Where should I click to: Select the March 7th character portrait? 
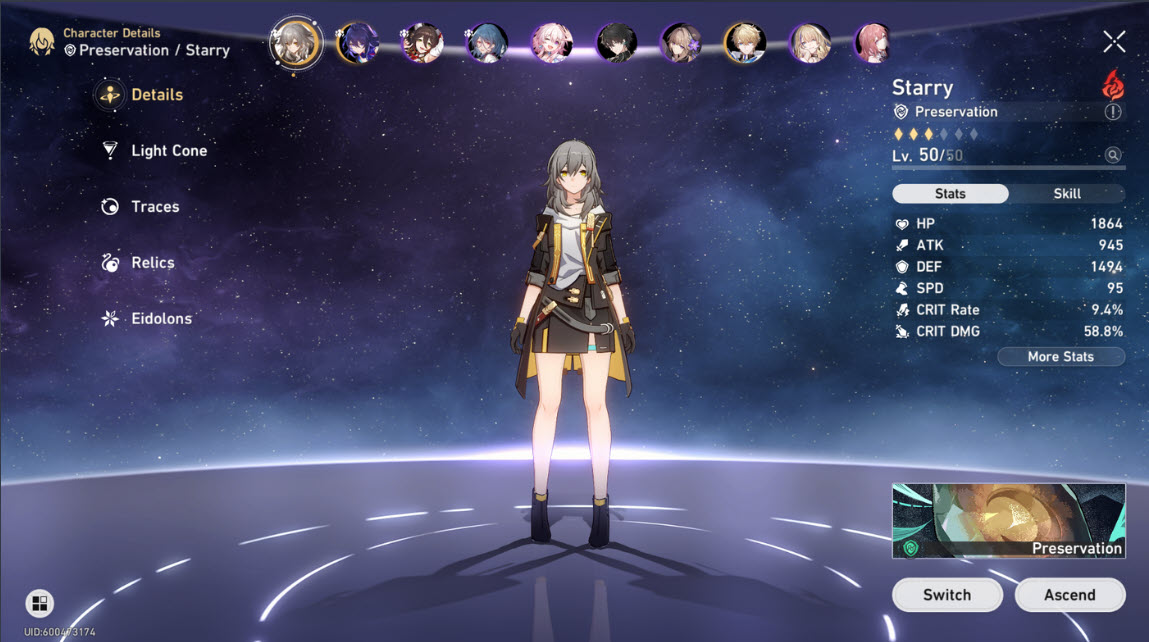point(552,43)
